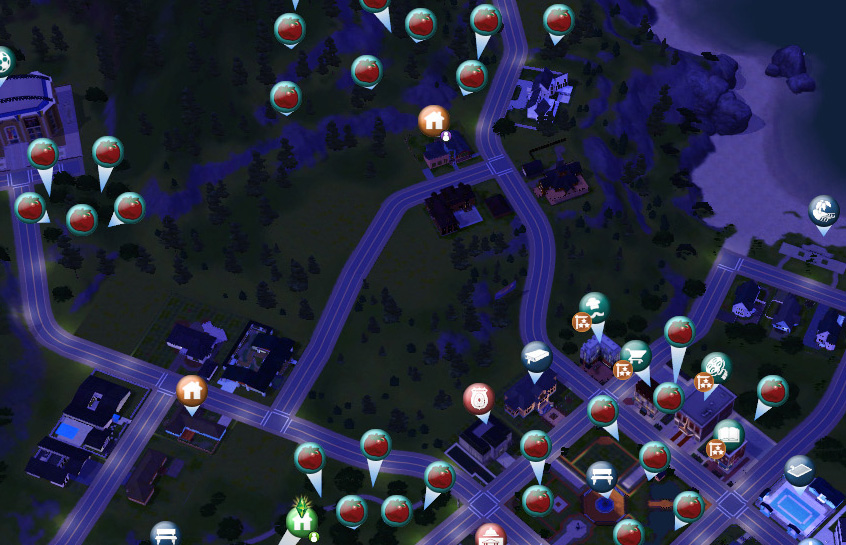
Task: Select the park bench marker over the plaza
Action: [600, 476]
